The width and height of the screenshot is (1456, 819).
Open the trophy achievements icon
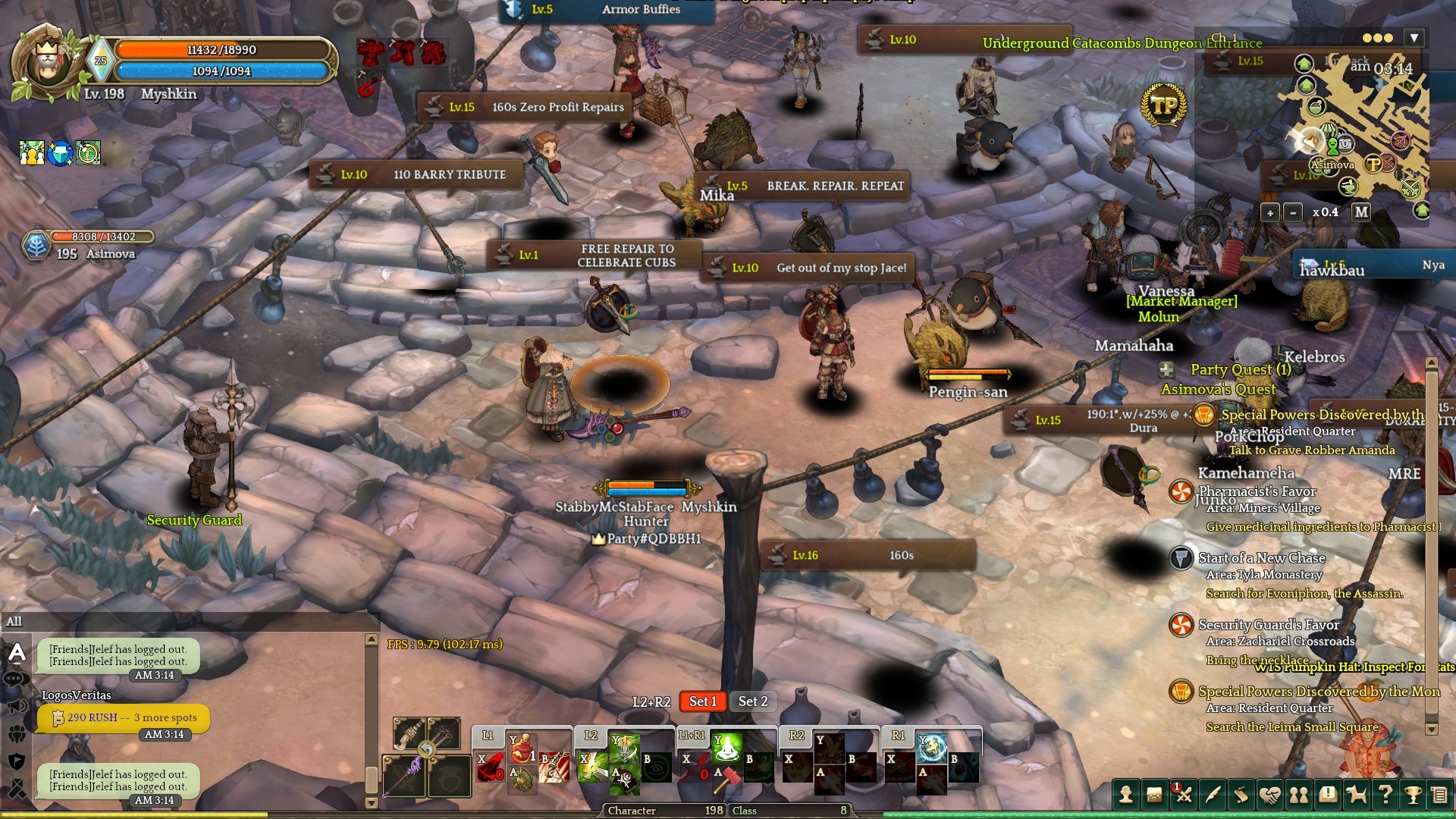[x=1413, y=795]
